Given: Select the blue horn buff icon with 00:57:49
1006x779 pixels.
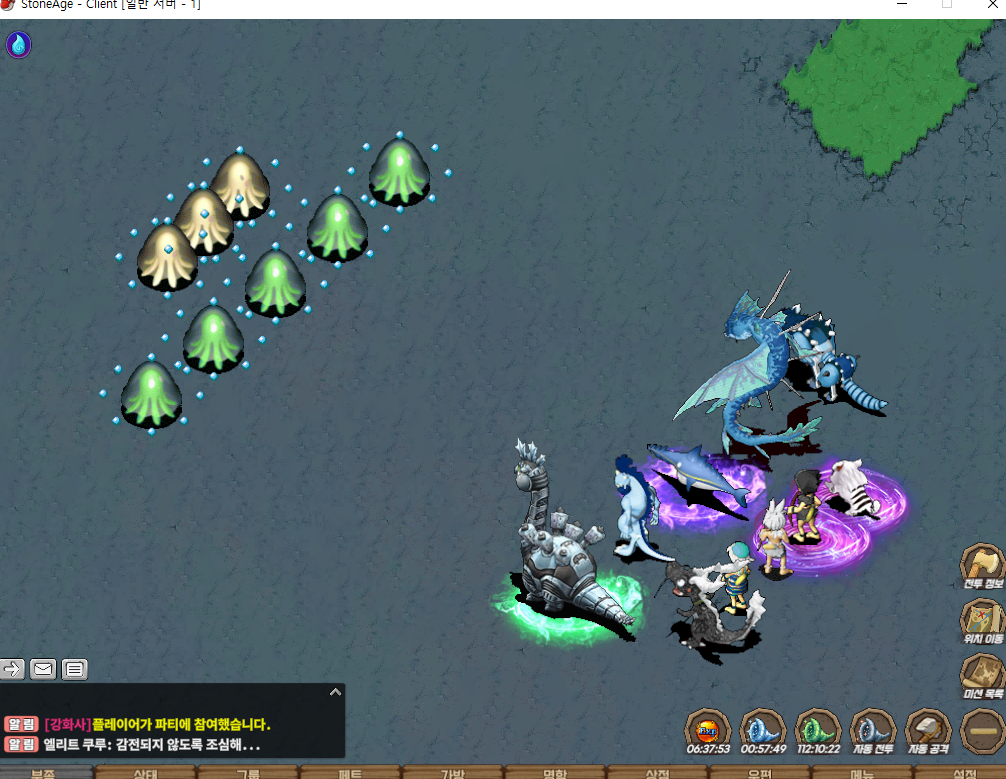Looking at the screenshot, I should point(762,729).
